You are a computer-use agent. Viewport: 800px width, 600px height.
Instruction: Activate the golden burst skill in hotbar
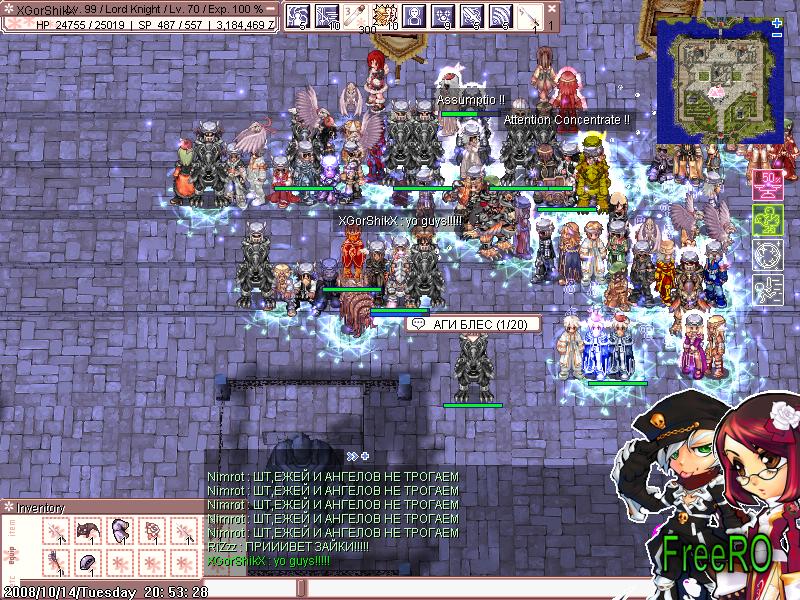(x=384, y=17)
